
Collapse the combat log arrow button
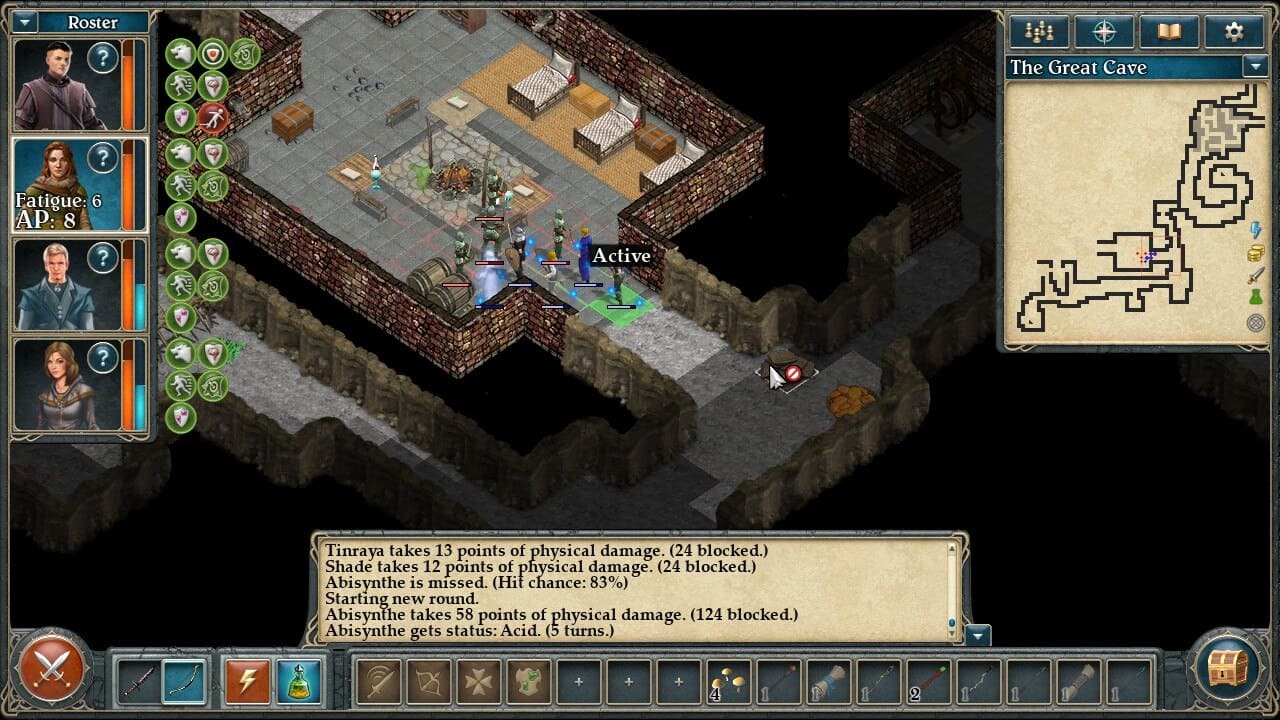[x=978, y=635]
